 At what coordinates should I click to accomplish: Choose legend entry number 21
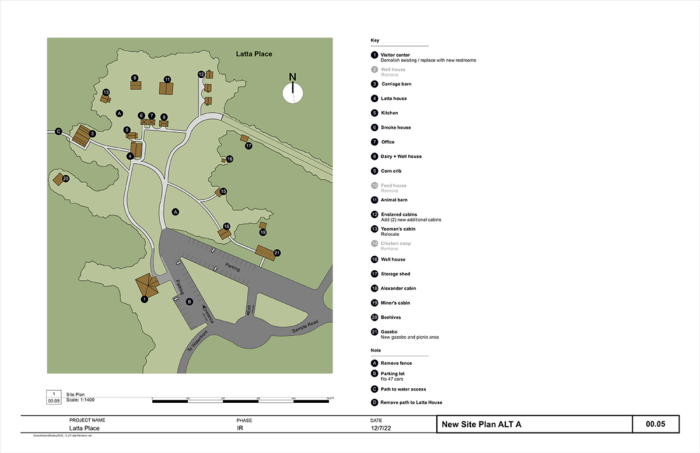click(374, 331)
